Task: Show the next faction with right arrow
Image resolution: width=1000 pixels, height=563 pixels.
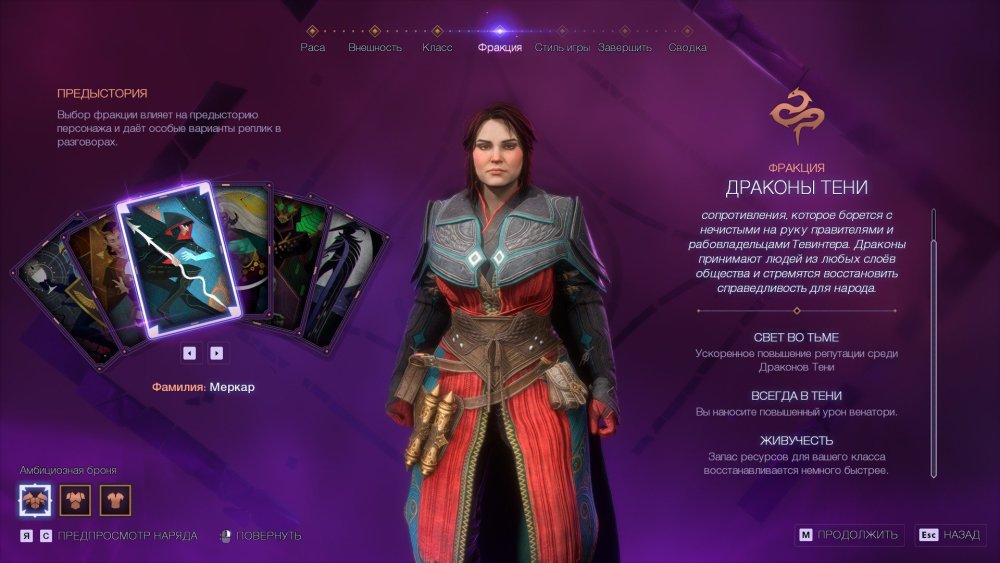Action: pos(216,352)
